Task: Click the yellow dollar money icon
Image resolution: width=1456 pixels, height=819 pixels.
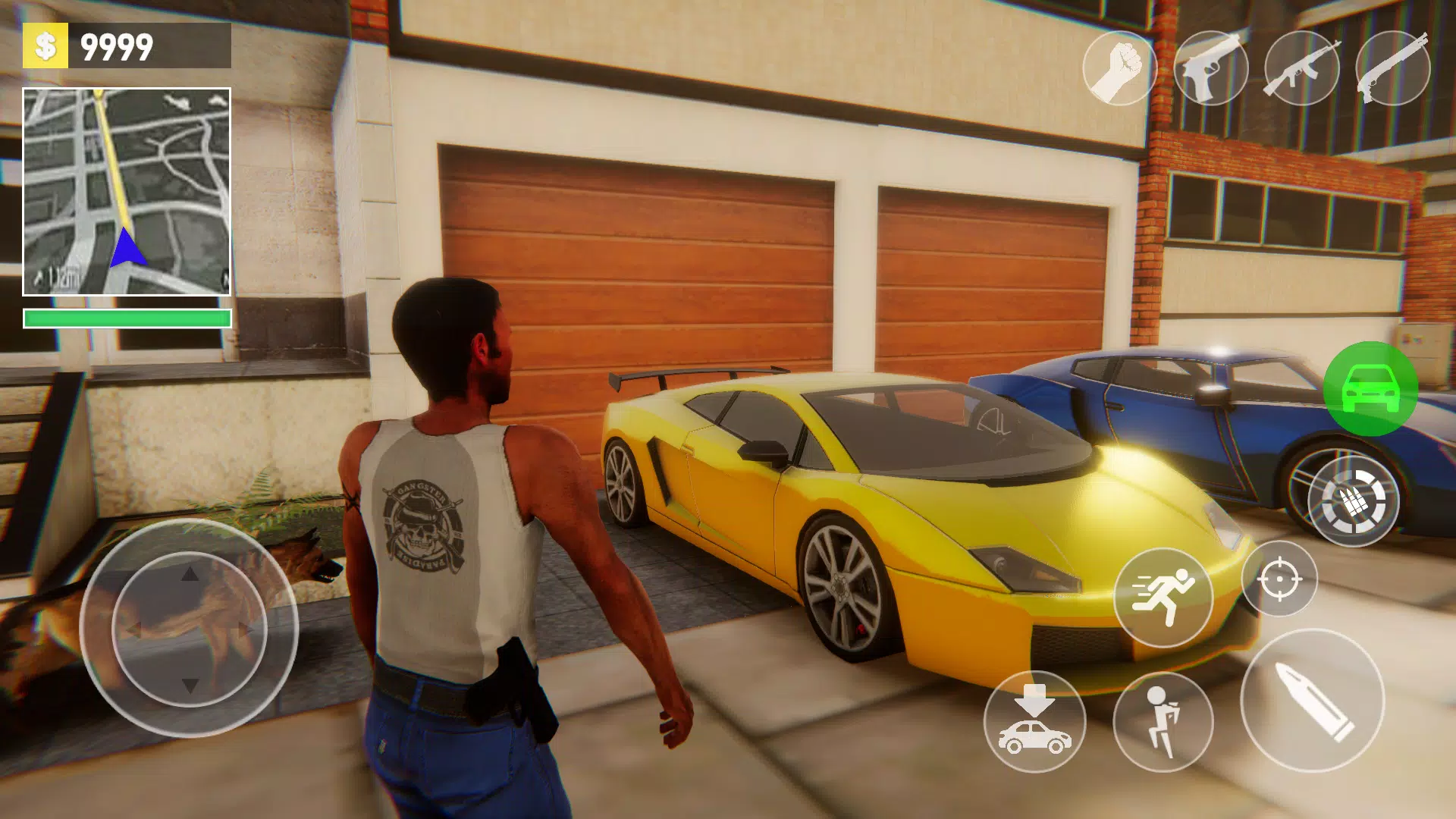Action: pyautogui.click(x=45, y=45)
